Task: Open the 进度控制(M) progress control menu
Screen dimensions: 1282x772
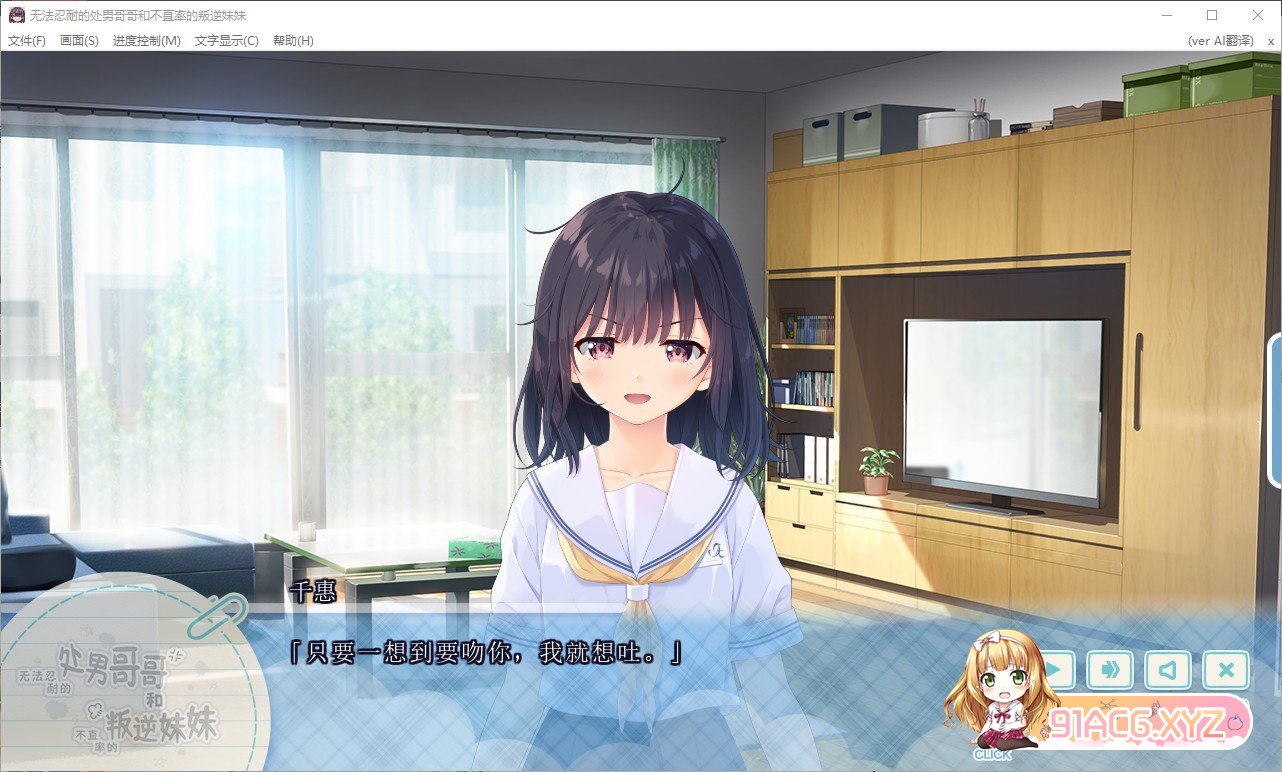Action: (x=146, y=41)
